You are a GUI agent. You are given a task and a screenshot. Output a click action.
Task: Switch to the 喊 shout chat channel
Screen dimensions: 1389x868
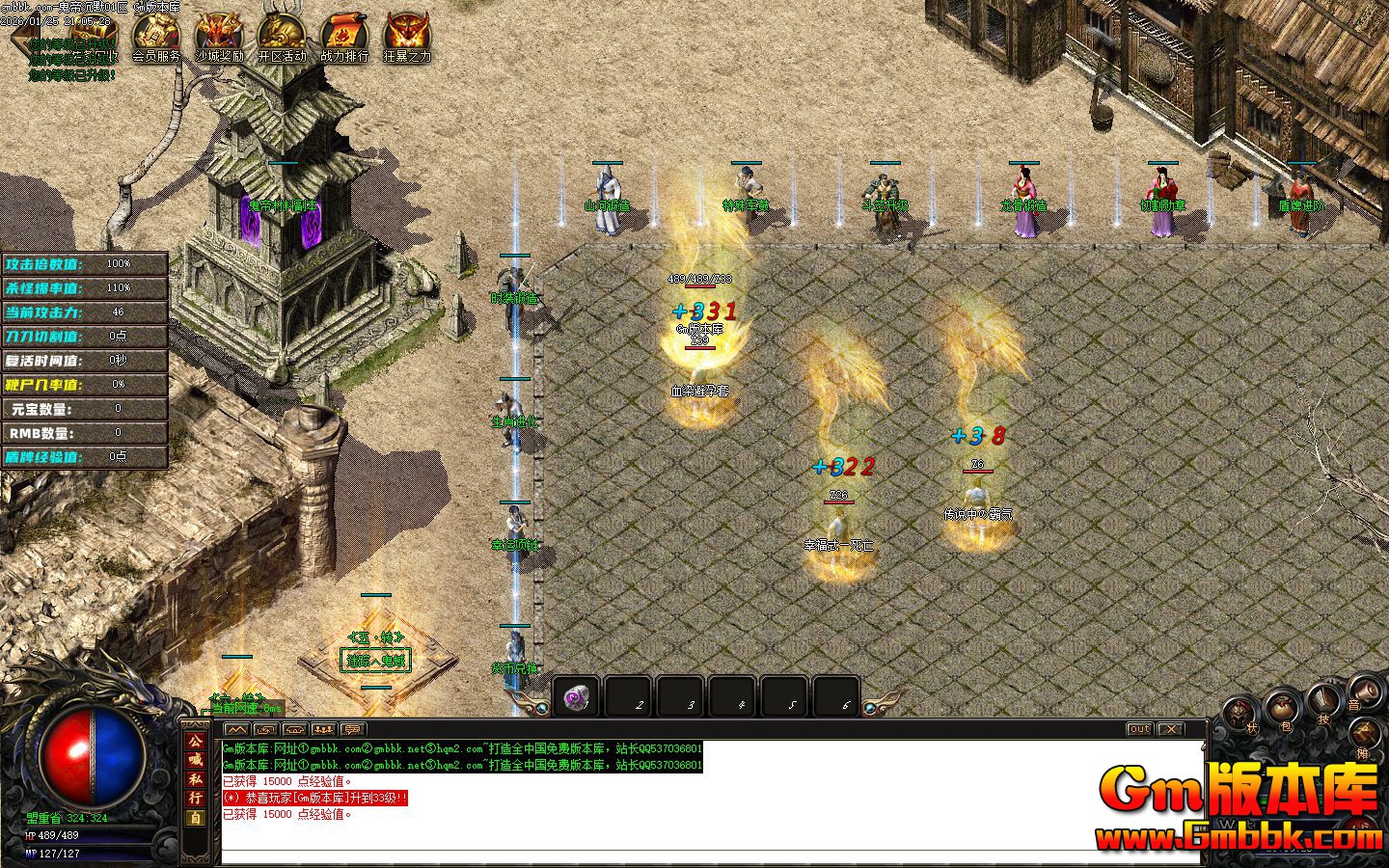195,760
